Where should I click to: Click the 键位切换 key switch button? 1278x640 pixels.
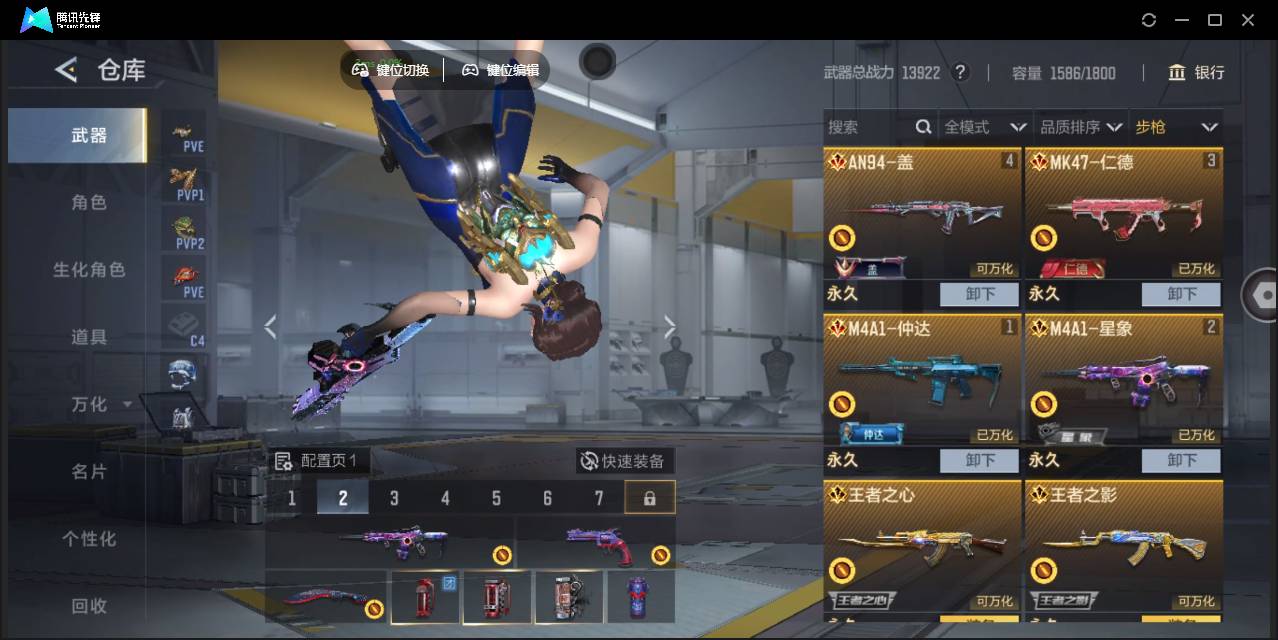click(391, 70)
